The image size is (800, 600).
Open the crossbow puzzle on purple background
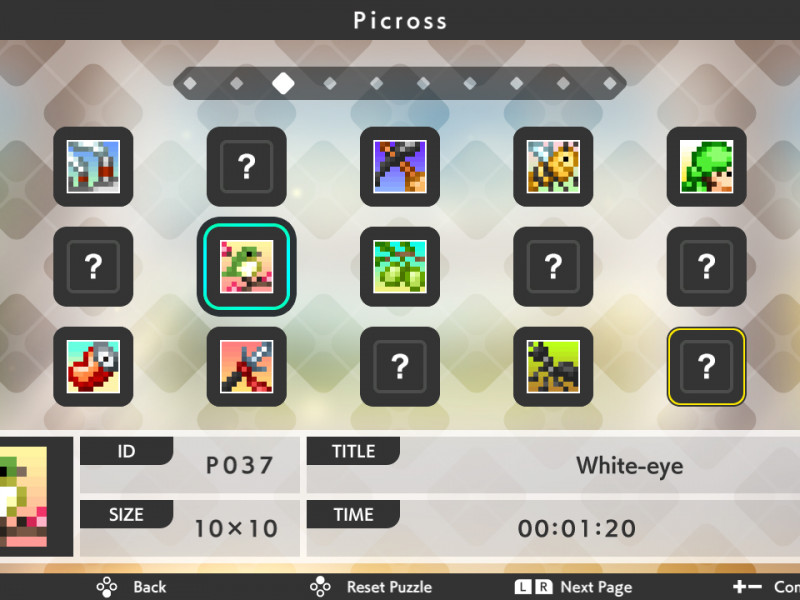[x=400, y=167]
